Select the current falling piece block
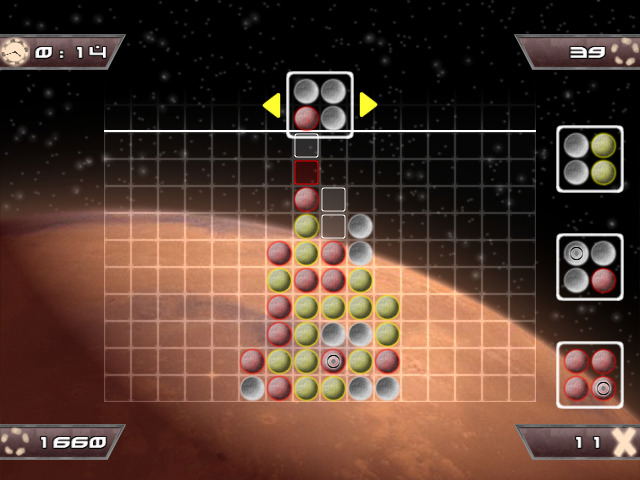This screenshot has height=480, width=640. 320,104
